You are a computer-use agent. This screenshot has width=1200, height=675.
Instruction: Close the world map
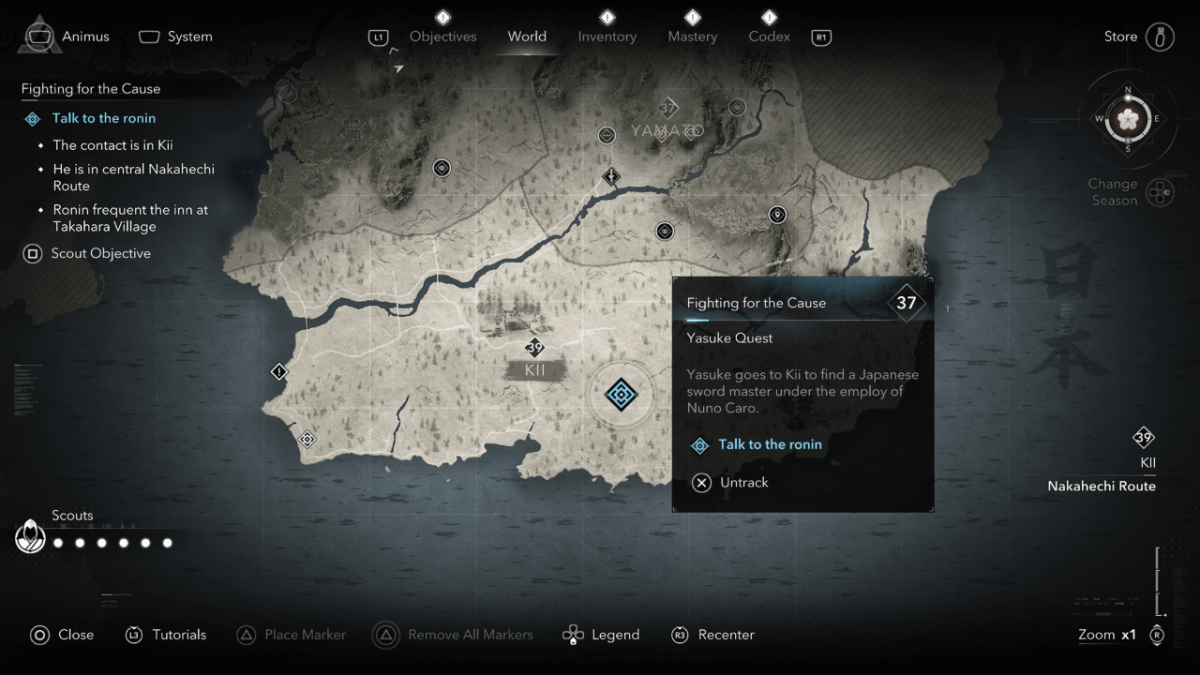62,635
